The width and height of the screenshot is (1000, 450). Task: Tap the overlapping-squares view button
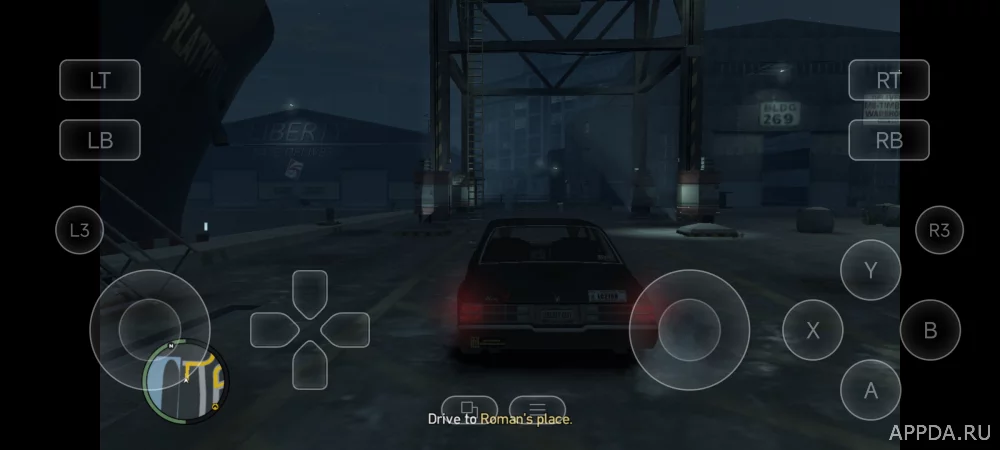[x=467, y=407]
